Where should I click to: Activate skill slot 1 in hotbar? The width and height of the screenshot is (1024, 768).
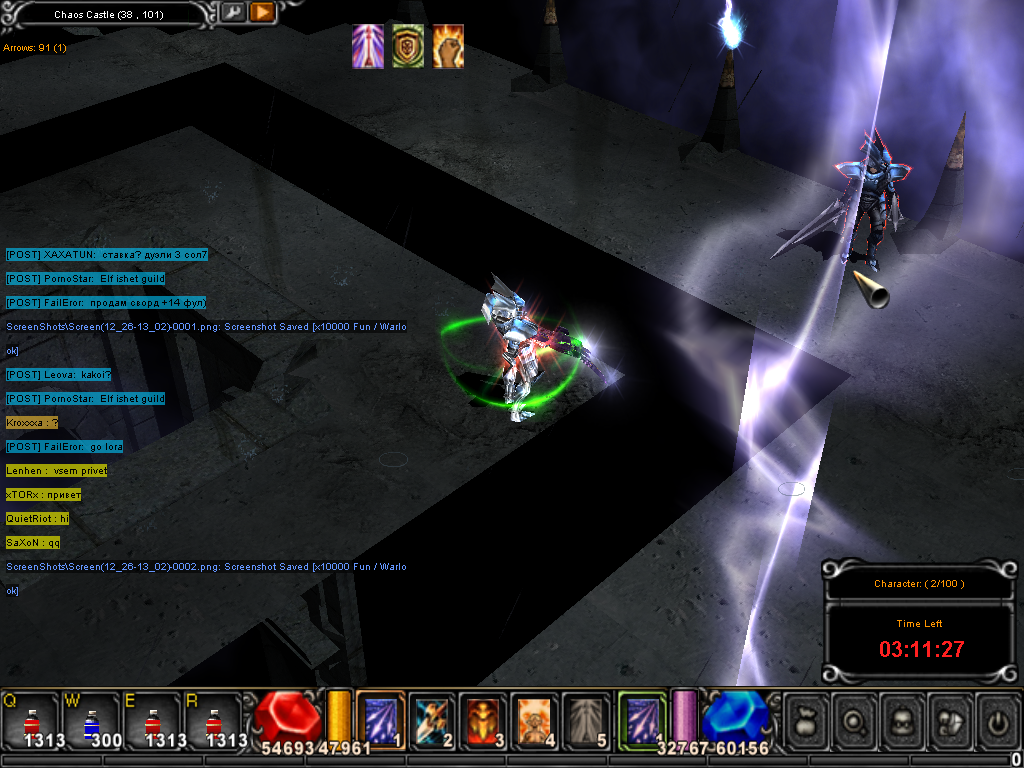click(381, 720)
